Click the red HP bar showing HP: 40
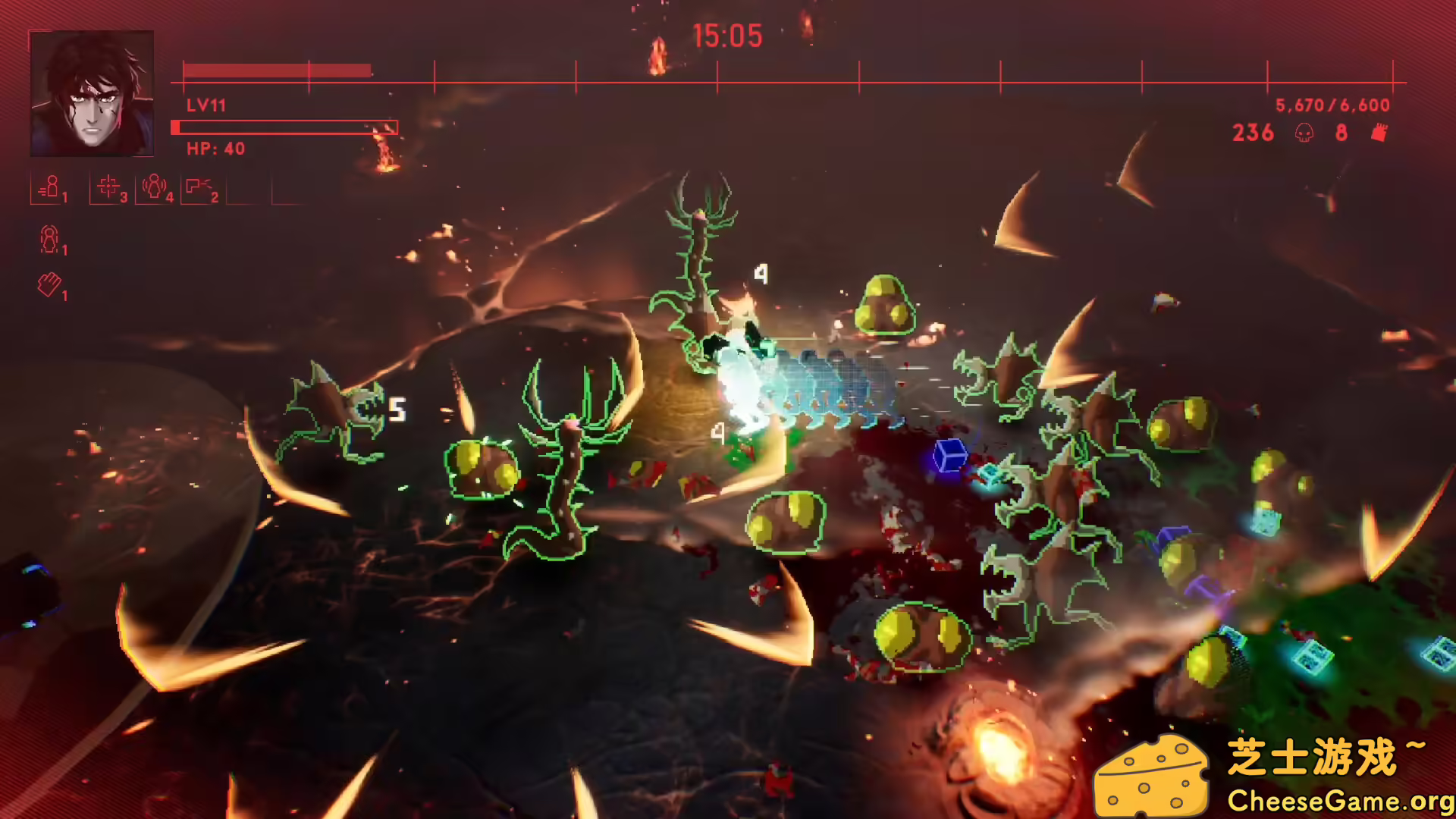The width and height of the screenshot is (1456, 819). (x=284, y=127)
